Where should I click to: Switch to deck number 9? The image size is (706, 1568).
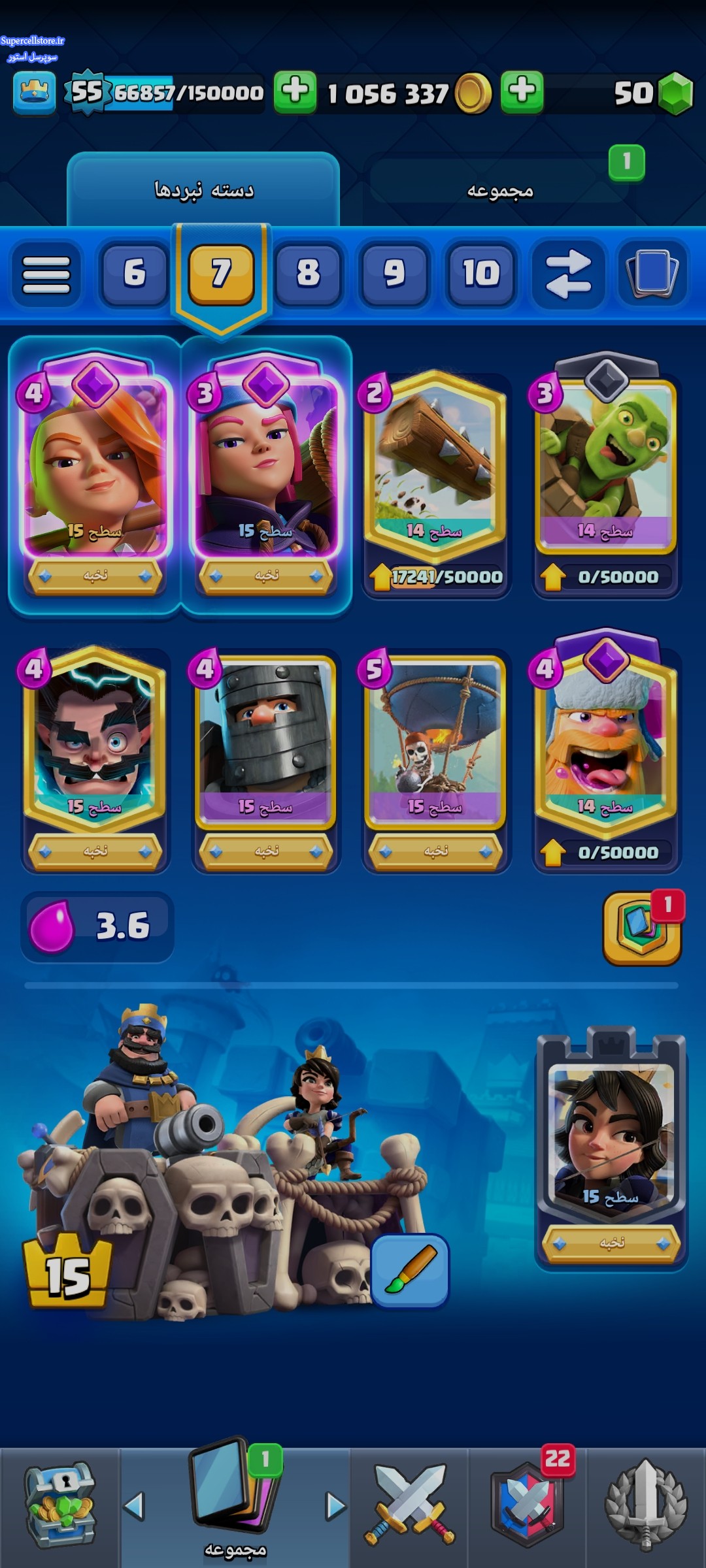(394, 273)
